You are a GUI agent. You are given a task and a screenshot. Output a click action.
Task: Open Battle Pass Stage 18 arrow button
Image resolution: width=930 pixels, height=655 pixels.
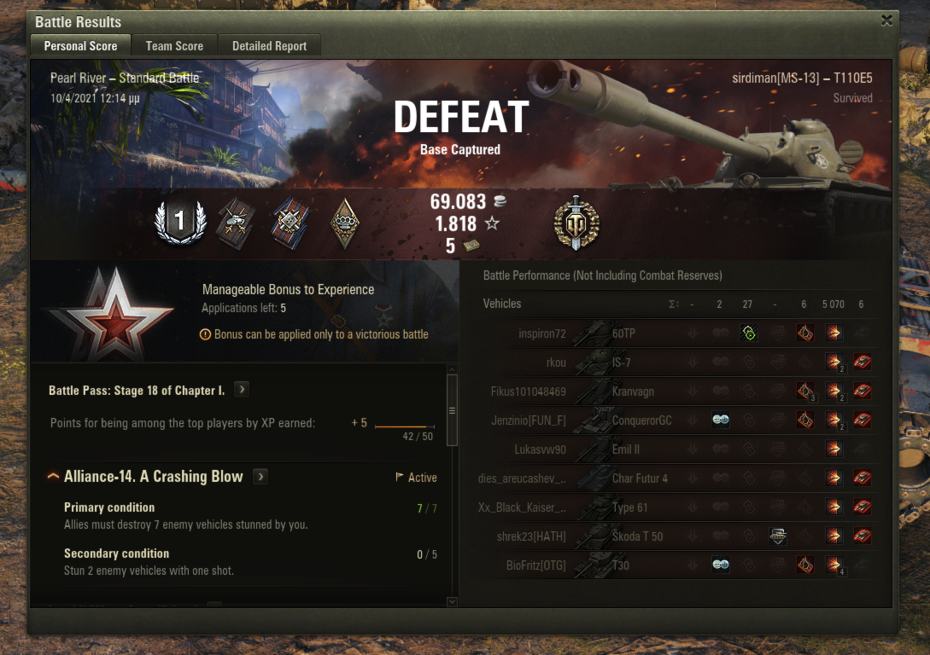coord(242,390)
